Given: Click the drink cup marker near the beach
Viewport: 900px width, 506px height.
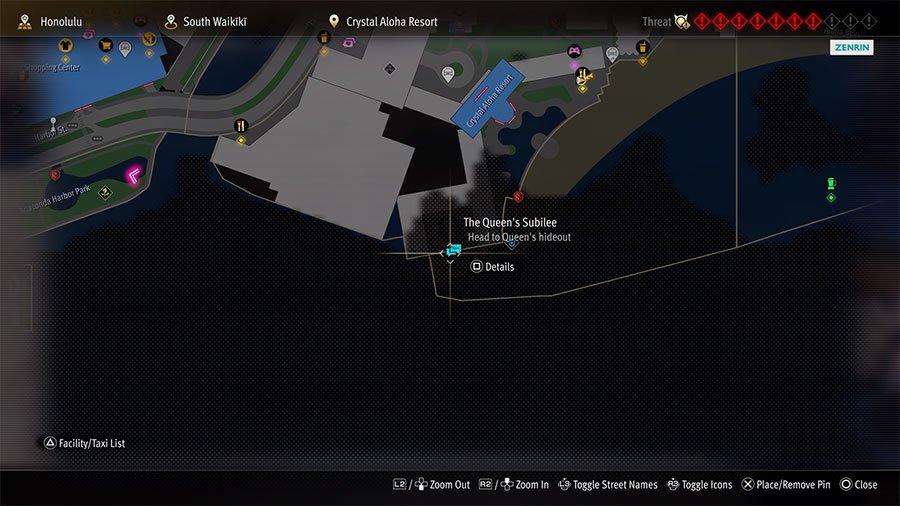Looking at the screenshot, I should 643,47.
